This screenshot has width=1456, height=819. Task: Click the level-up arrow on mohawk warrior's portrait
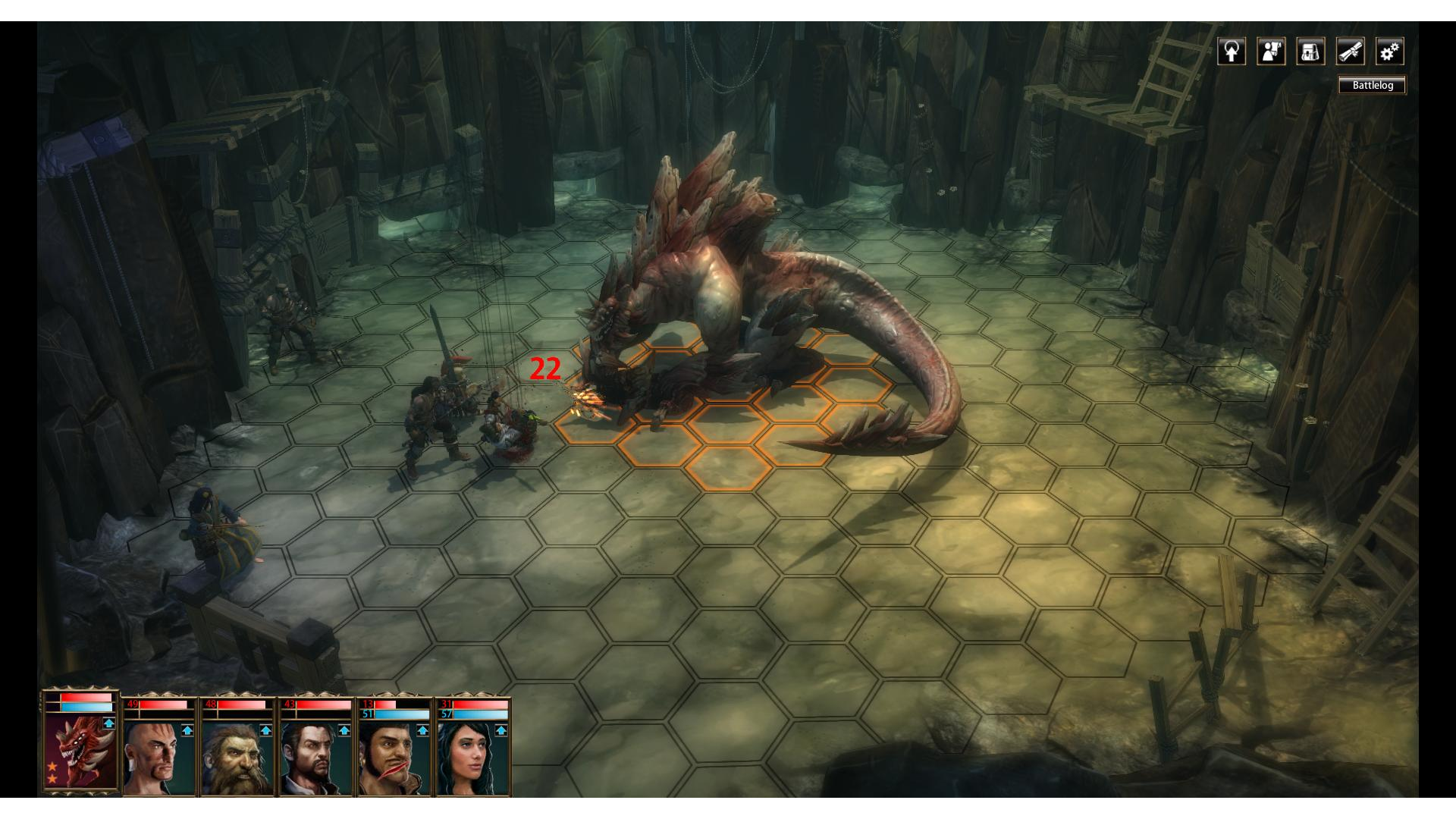[187, 730]
